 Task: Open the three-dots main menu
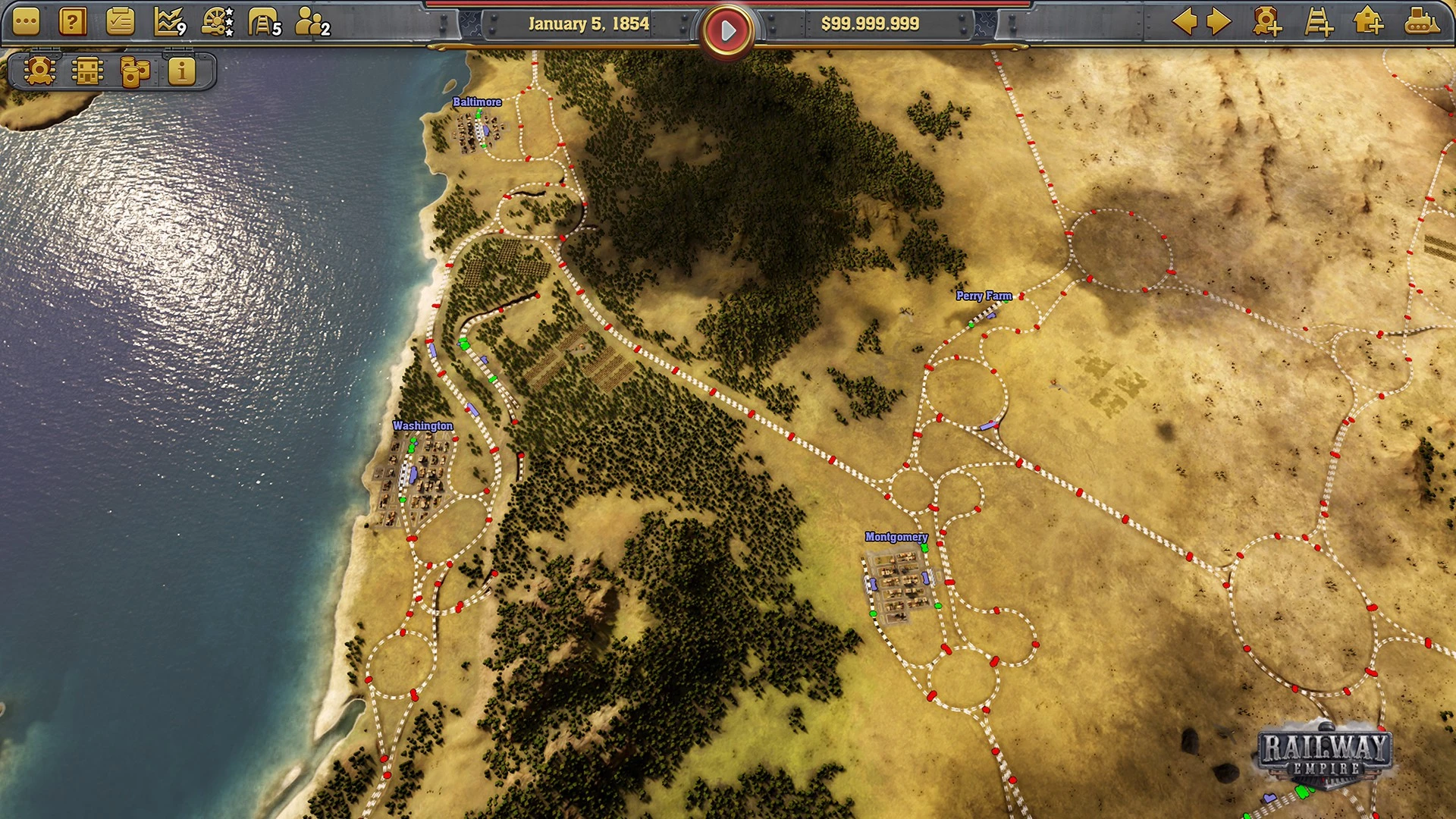coord(26,23)
